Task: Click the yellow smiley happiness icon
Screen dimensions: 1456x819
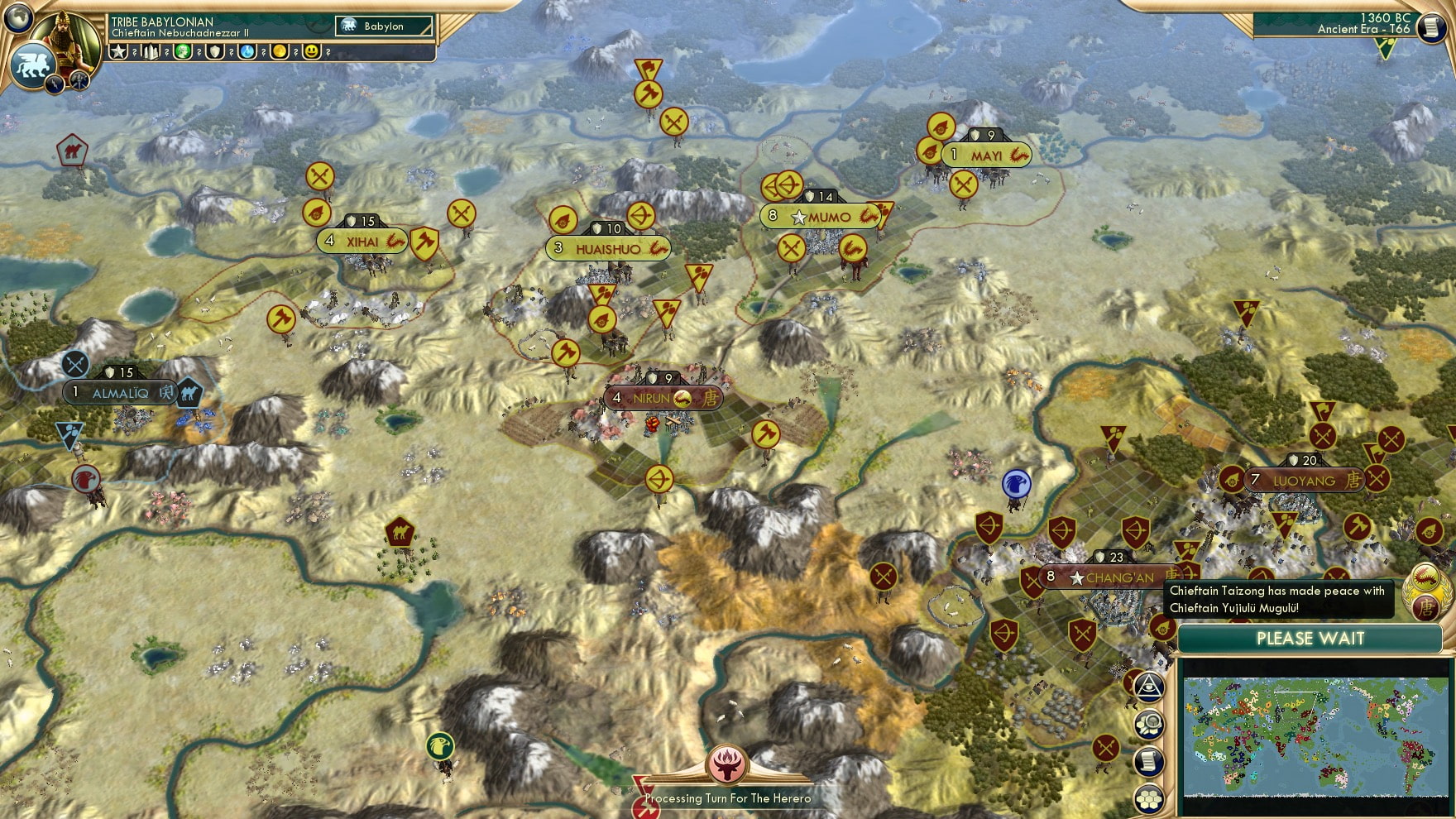Action: click(x=312, y=51)
